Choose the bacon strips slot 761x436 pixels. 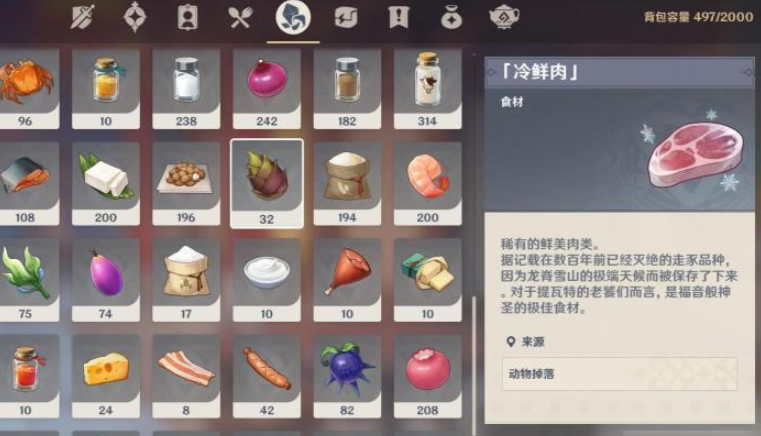(186, 368)
